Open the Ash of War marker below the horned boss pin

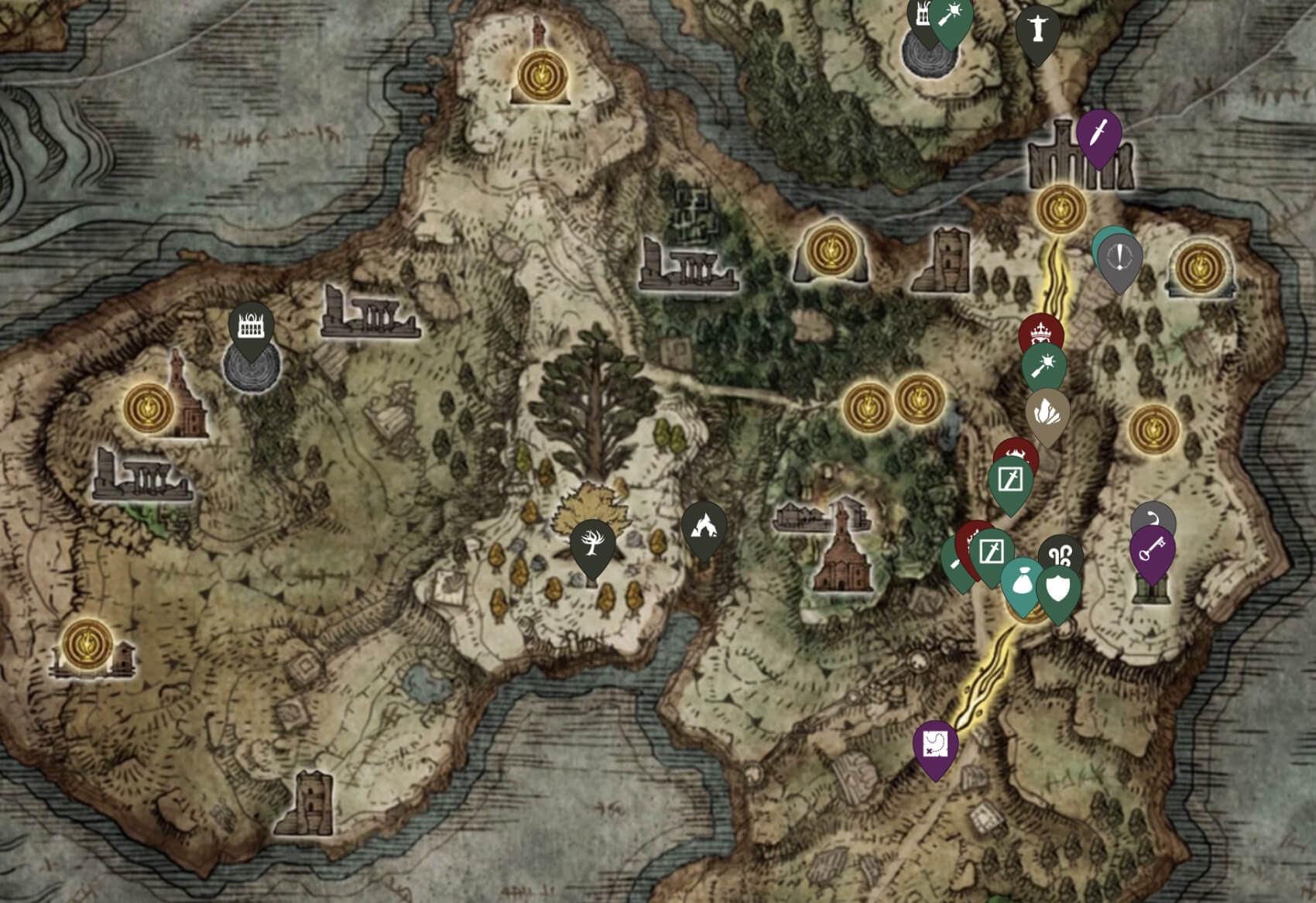(1011, 479)
